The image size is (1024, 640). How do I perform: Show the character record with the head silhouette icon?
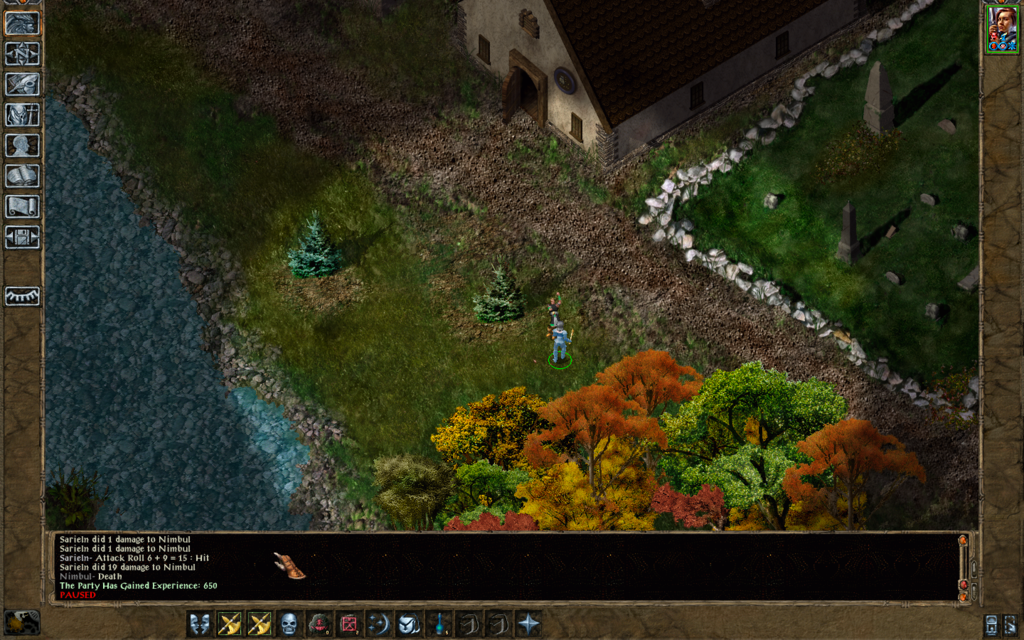(22, 146)
